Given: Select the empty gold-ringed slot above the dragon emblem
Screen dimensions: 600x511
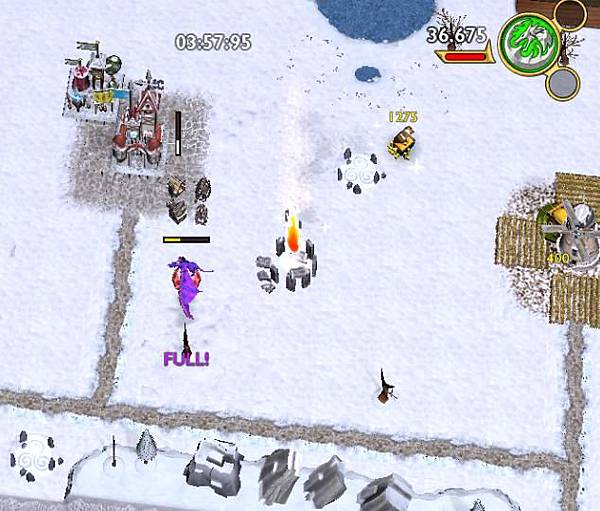Looking at the screenshot, I should (569, 14).
